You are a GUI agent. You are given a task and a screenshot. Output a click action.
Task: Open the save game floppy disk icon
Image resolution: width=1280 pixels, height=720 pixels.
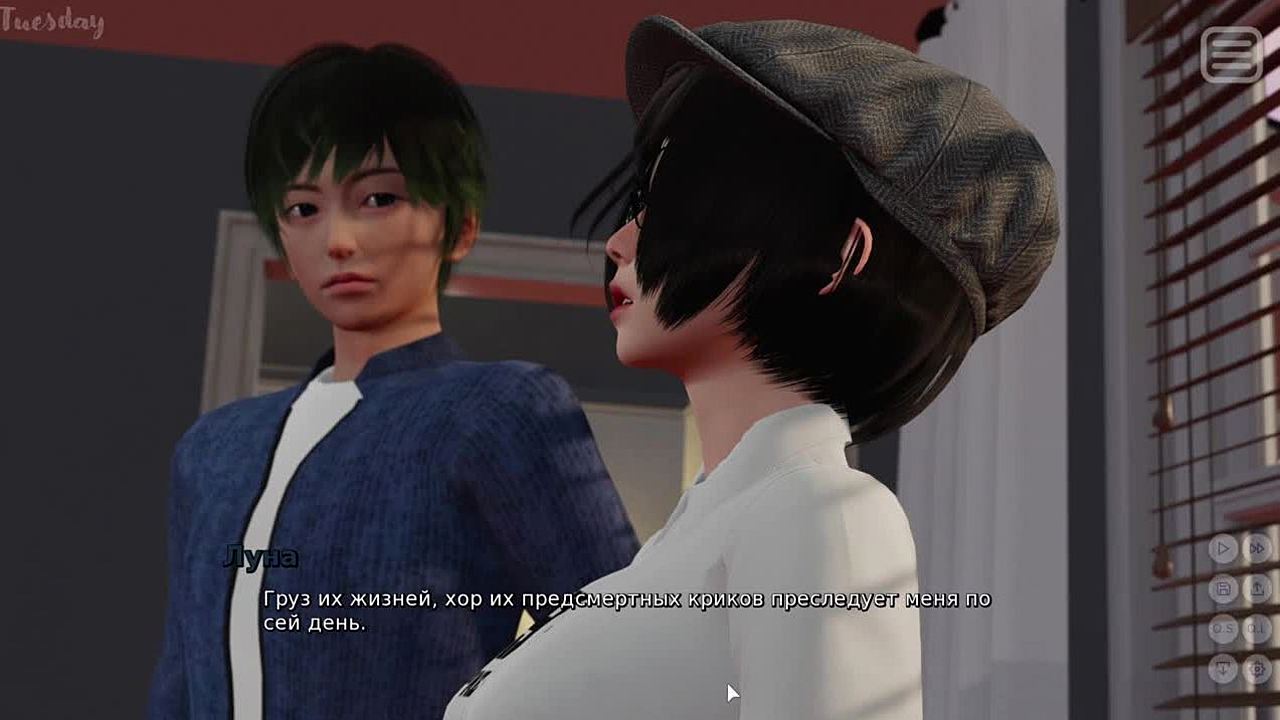coord(1223,589)
